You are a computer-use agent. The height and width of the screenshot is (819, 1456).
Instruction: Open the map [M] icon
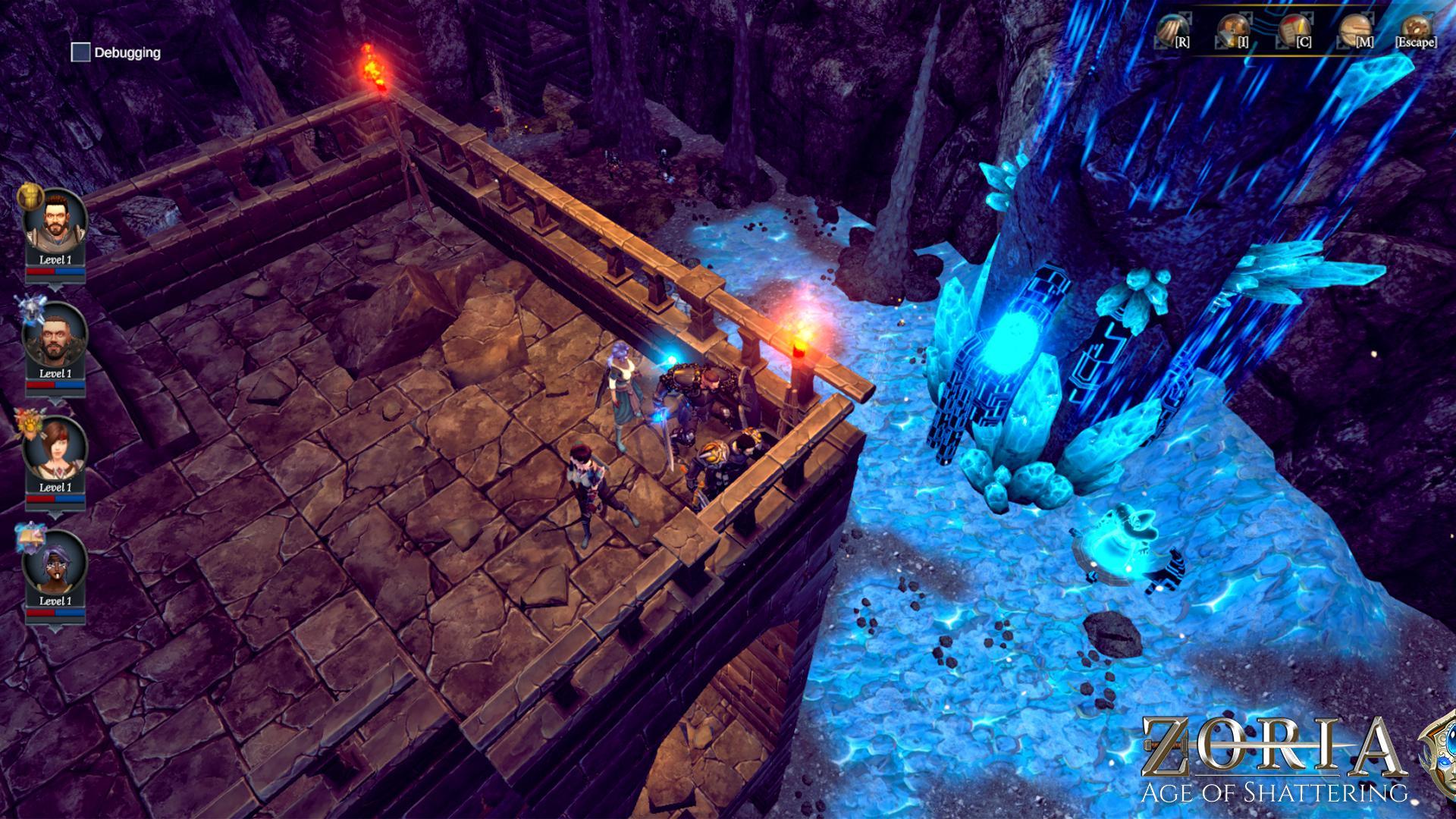point(1355,32)
